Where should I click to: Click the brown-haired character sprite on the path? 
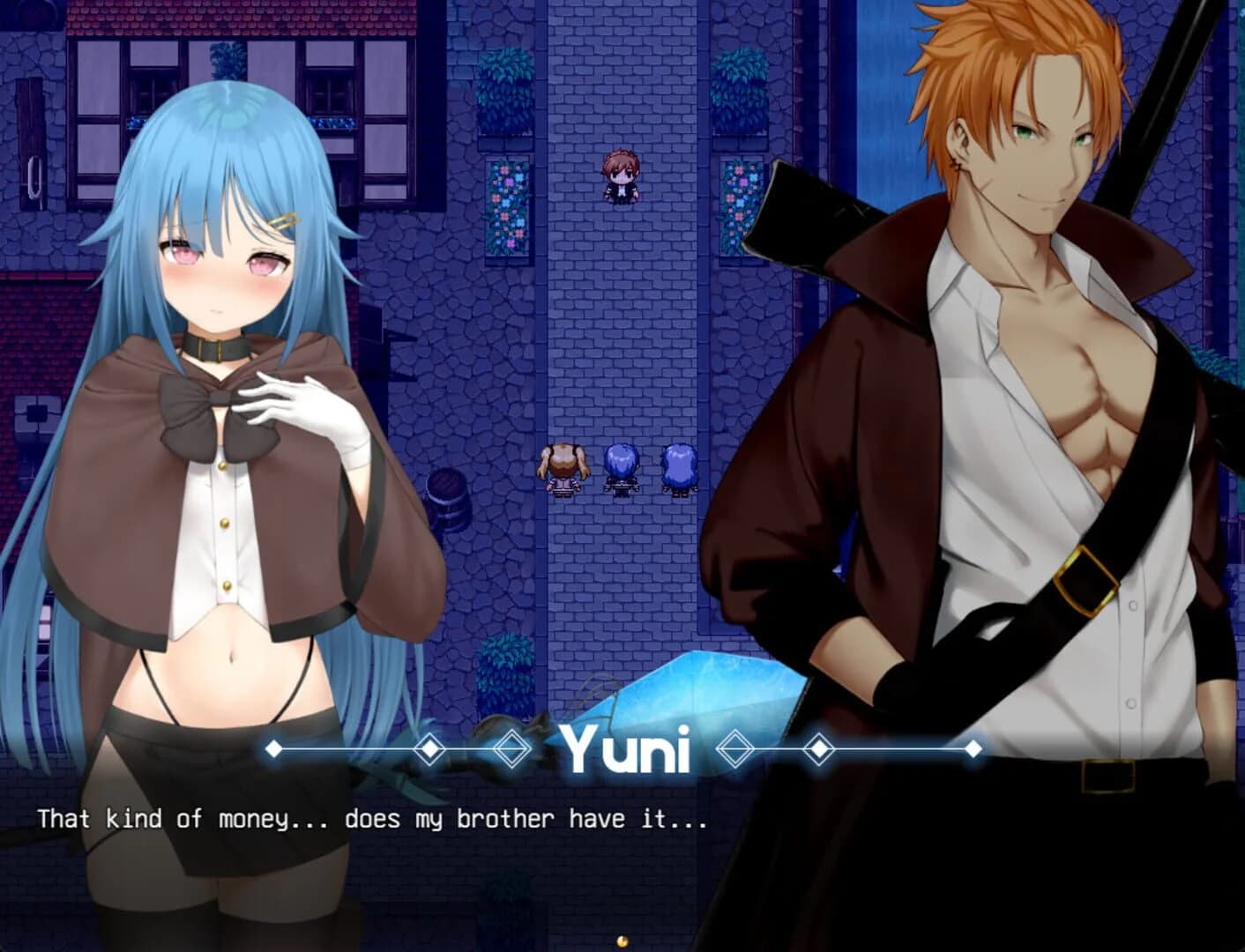(x=622, y=176)
